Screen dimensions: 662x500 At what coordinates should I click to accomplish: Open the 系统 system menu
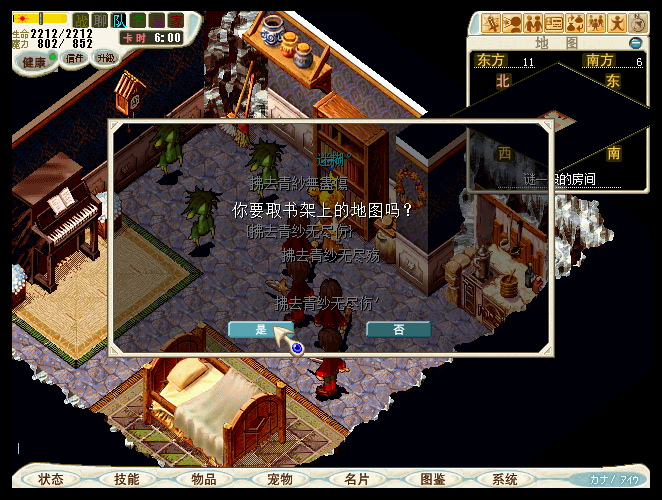[x=505, y=479]
